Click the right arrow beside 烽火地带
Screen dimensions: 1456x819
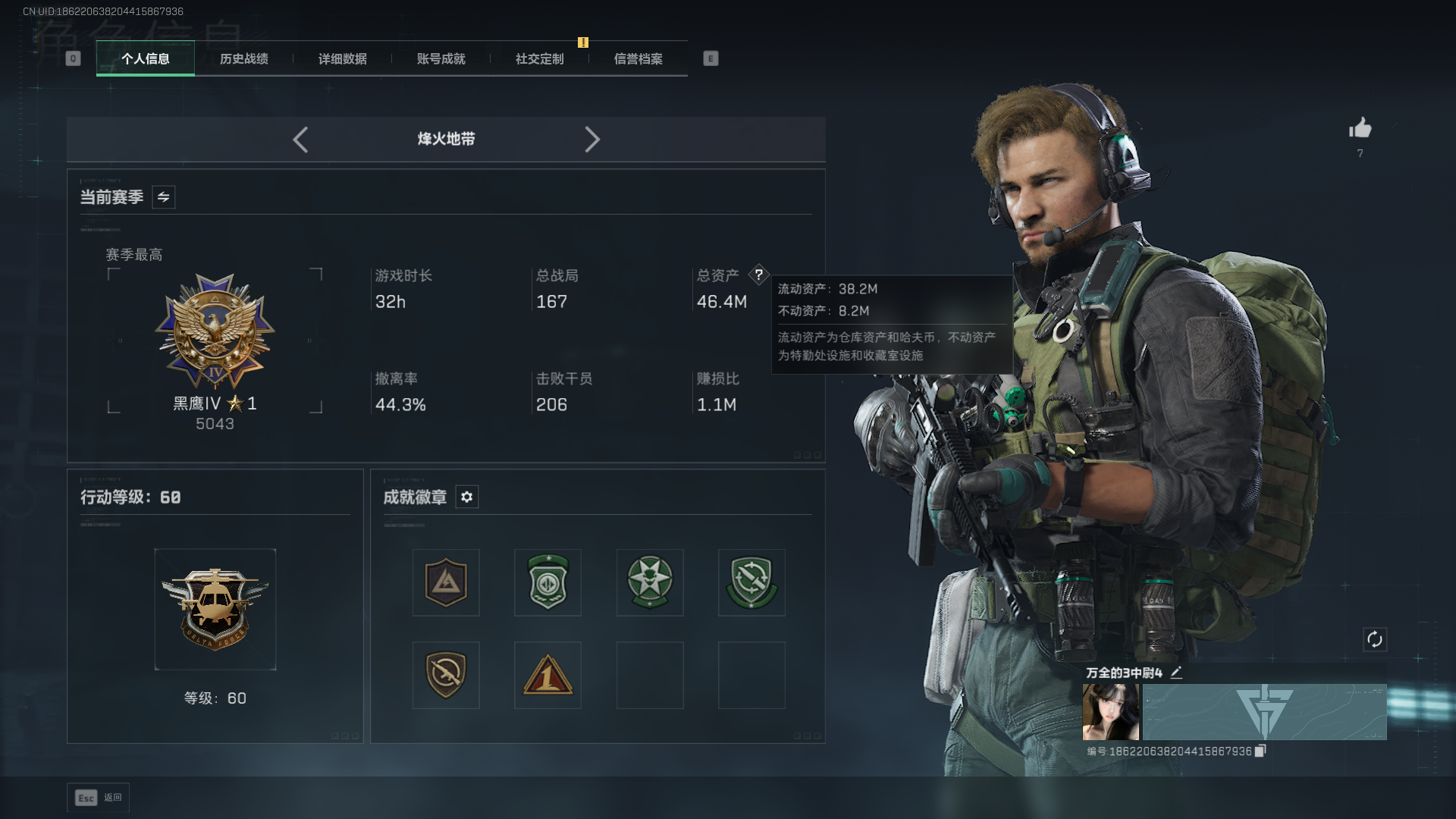click(592, 140)
